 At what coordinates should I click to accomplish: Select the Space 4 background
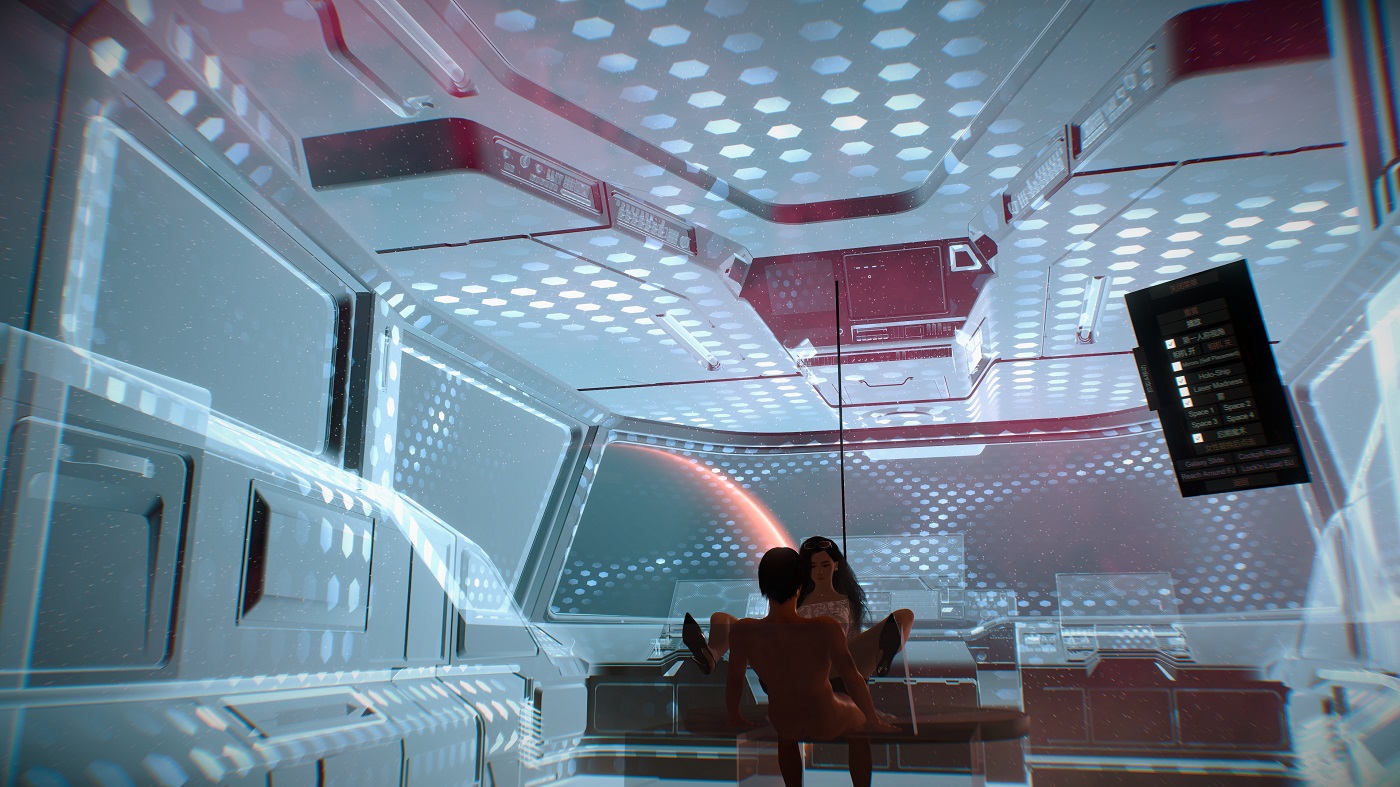1240,417
